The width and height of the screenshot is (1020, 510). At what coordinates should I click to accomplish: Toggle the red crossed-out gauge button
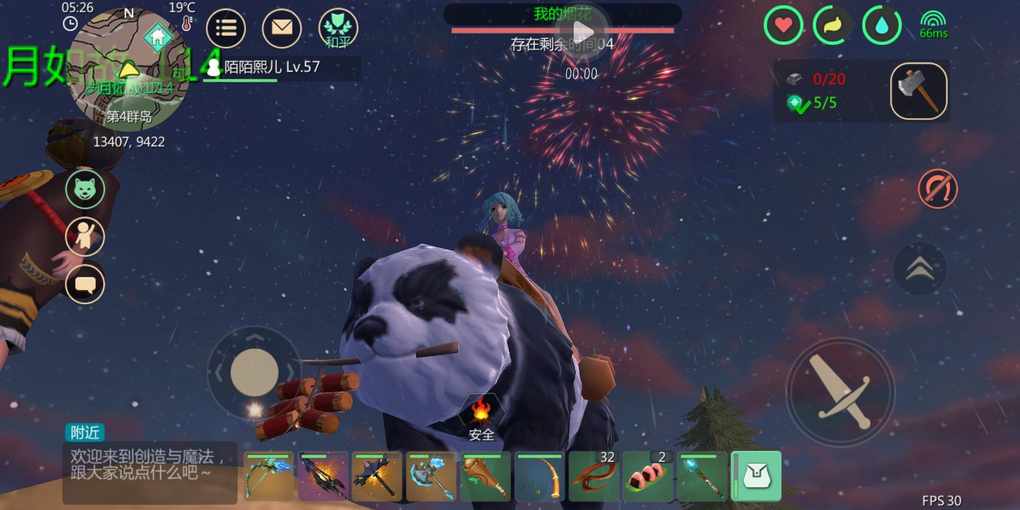point(937,189)
